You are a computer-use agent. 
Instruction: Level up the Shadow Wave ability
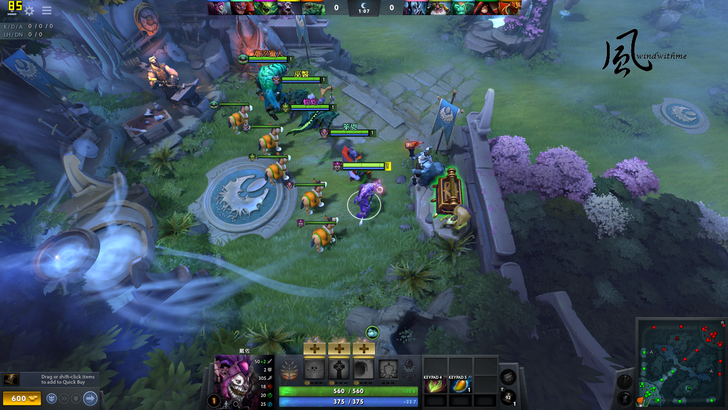(363, 348)
